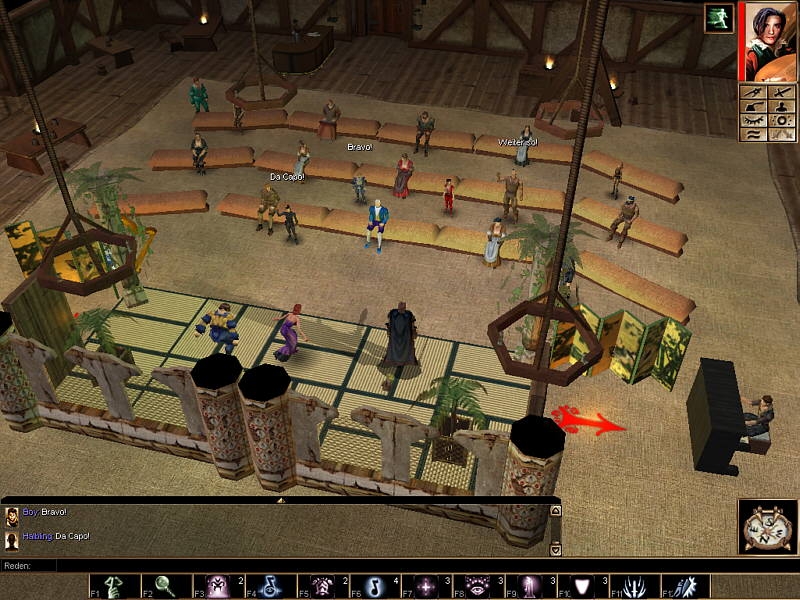800x600 pixels.
Task: Expand the chat window with top arrow
Action: [280, 499]
